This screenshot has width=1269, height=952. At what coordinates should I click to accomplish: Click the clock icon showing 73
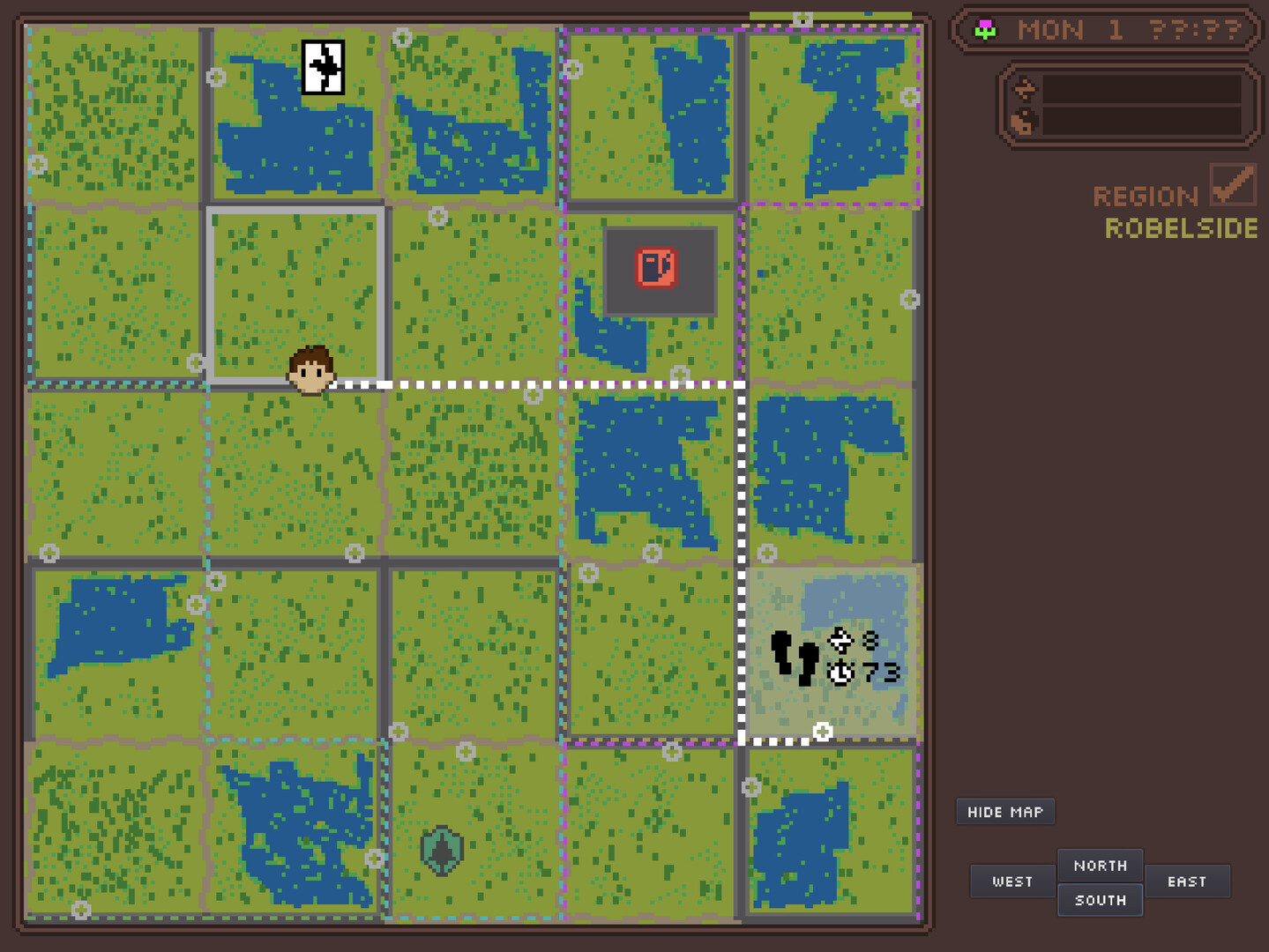(842, 673)
